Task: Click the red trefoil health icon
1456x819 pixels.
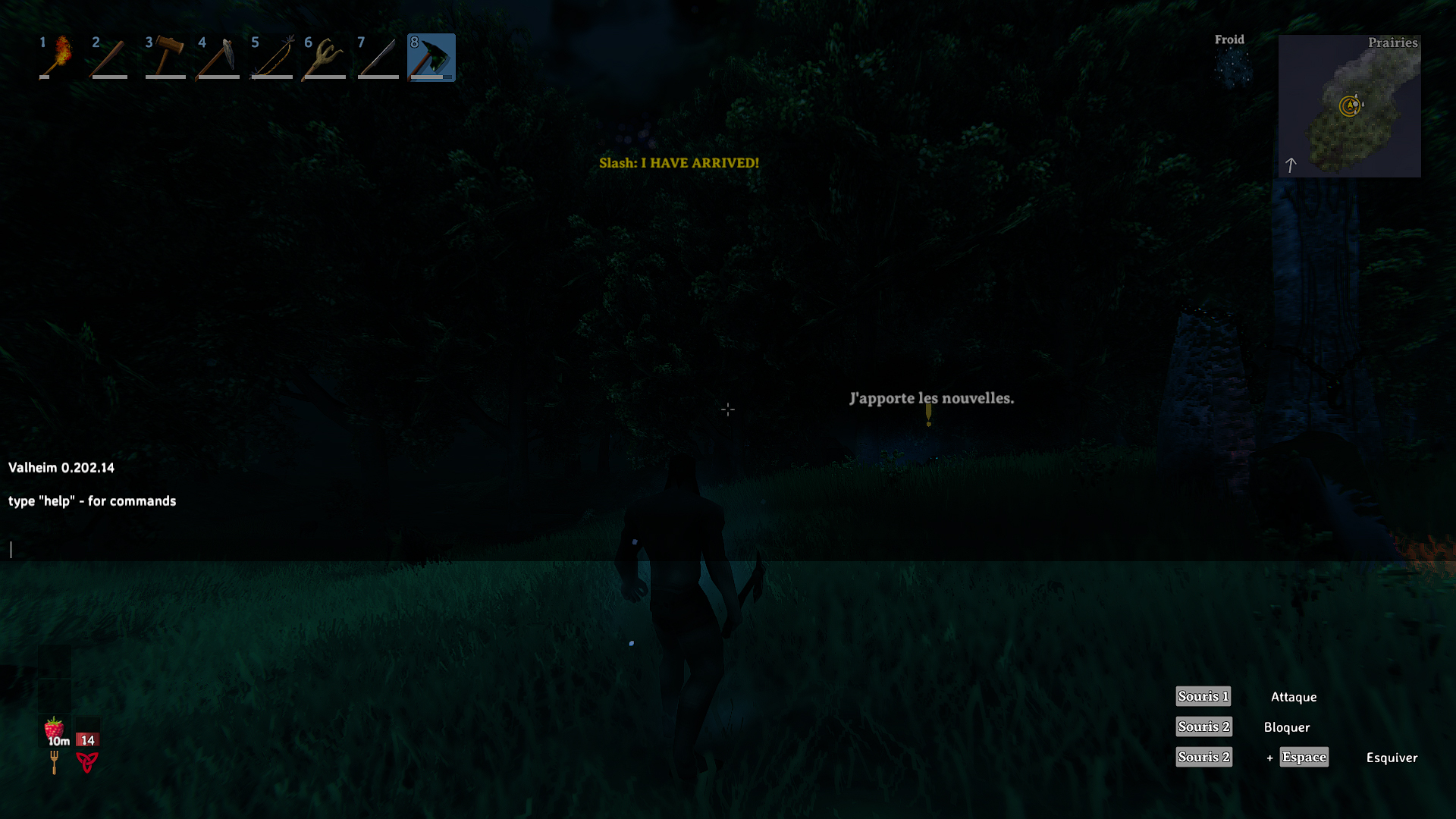Action: point(87,763)
